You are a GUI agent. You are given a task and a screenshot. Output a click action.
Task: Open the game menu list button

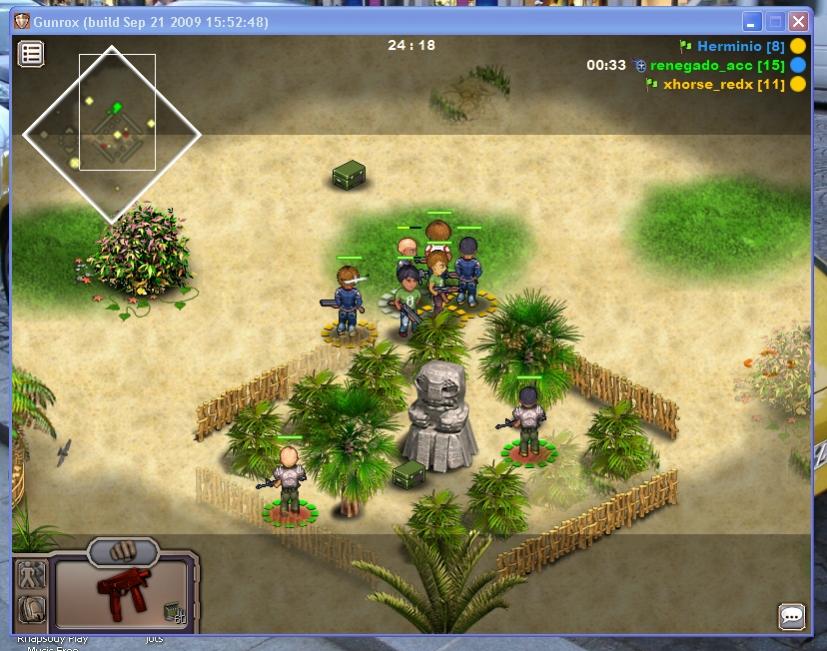(x=32, y=54)
